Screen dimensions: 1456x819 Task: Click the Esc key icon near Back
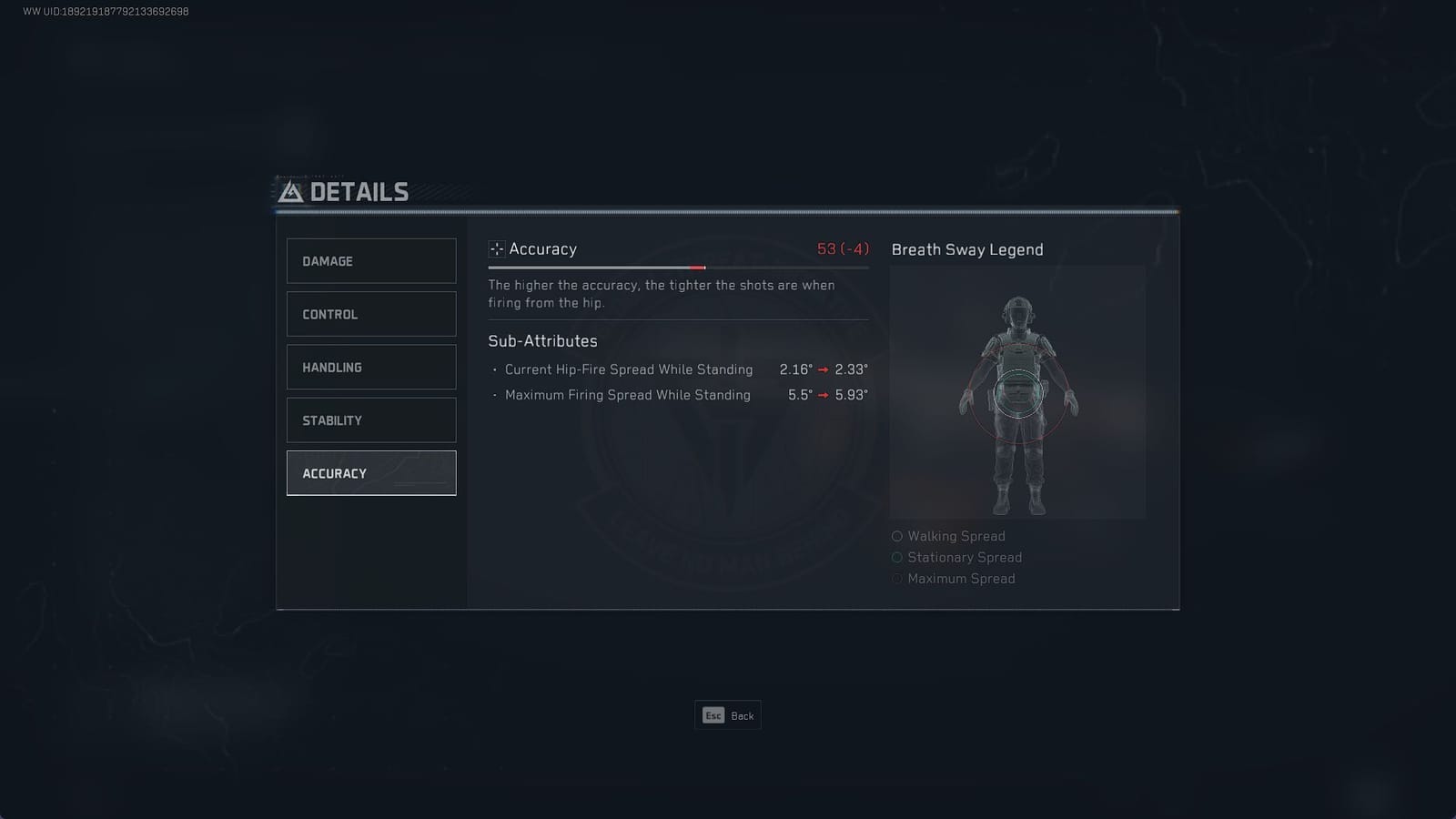713,716
